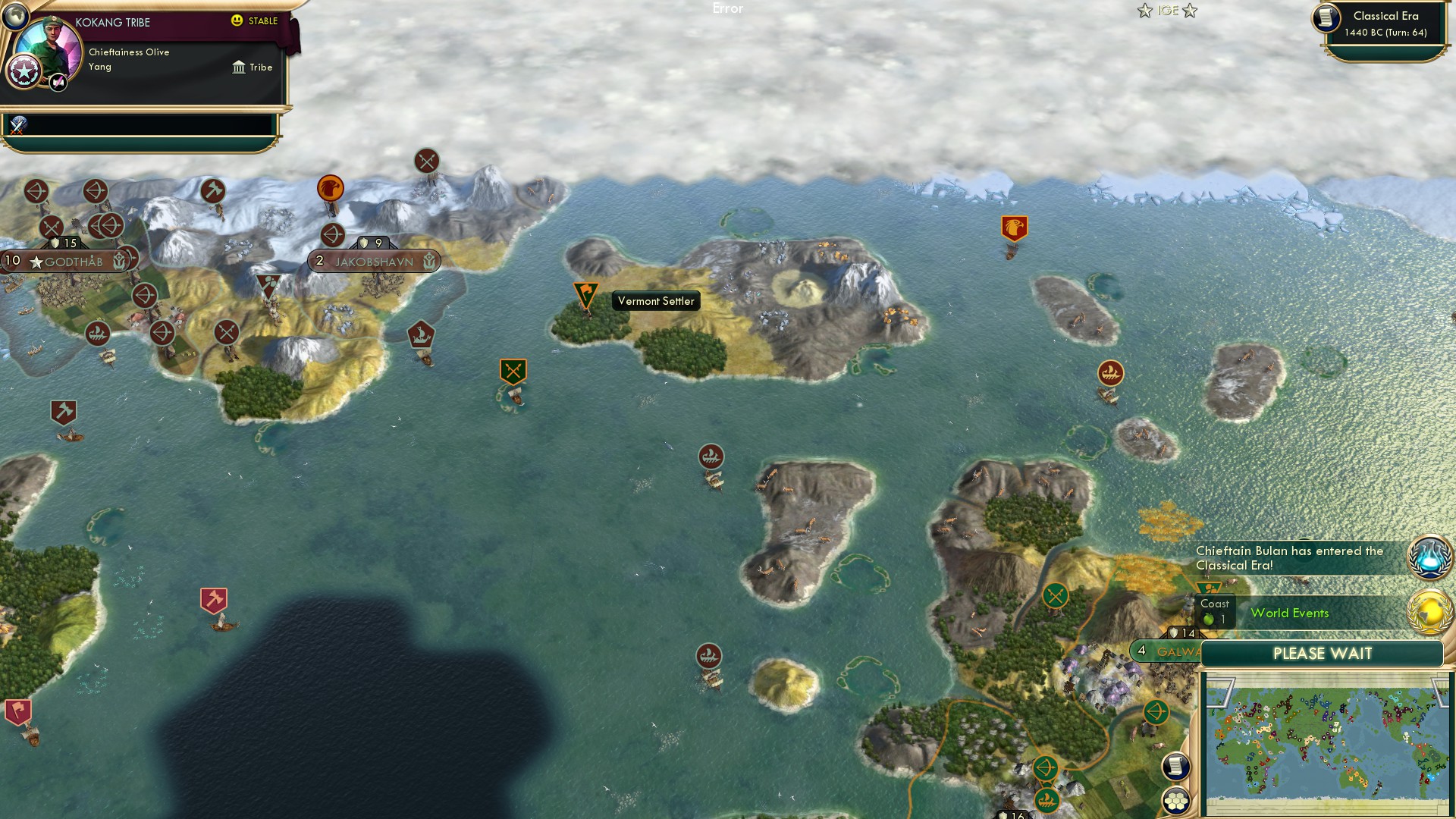Open the IGE menu at top center
This screenshot has width=1456, height=819.
[1167, 11]
